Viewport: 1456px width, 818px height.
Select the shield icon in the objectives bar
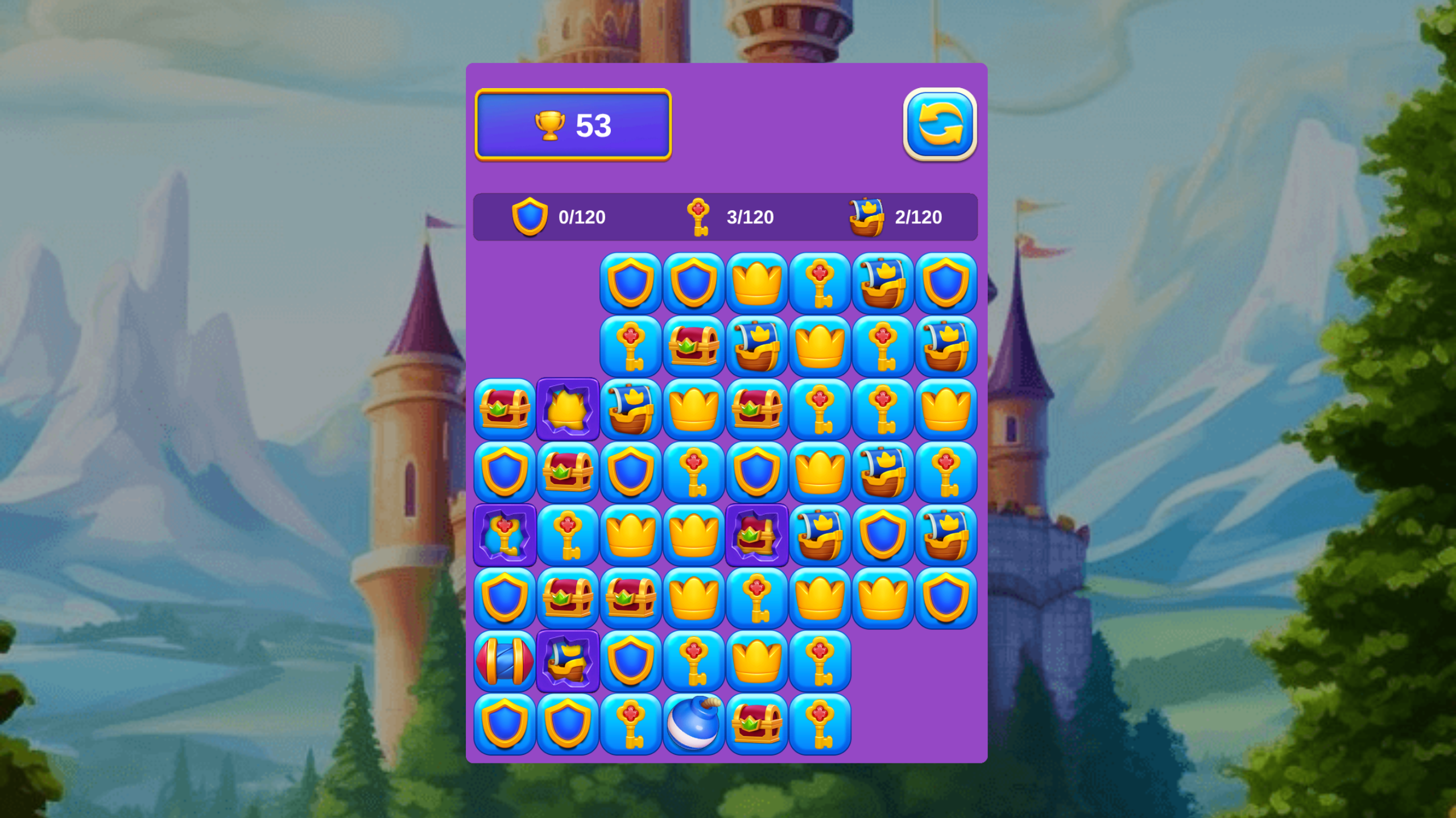coord(531,217)
